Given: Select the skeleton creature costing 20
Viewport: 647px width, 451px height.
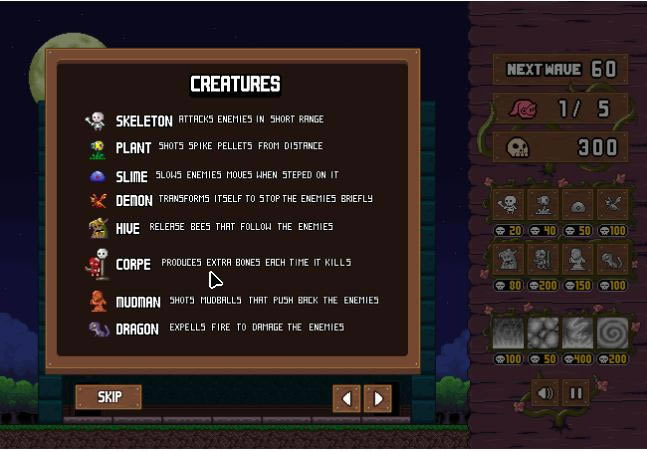Looking at the screenshot, I should (x=508, y=205).
